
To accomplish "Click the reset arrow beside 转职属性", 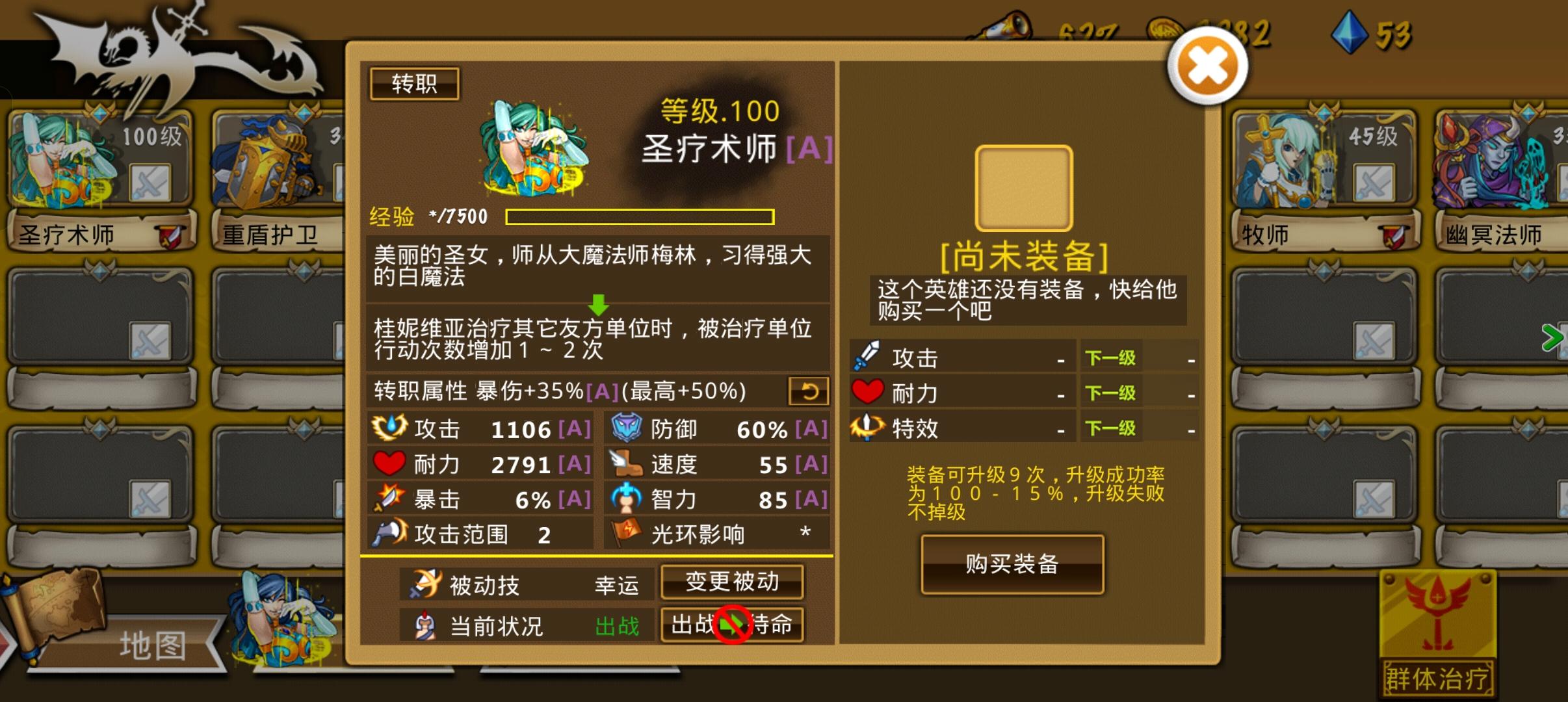I will point(810,391).
